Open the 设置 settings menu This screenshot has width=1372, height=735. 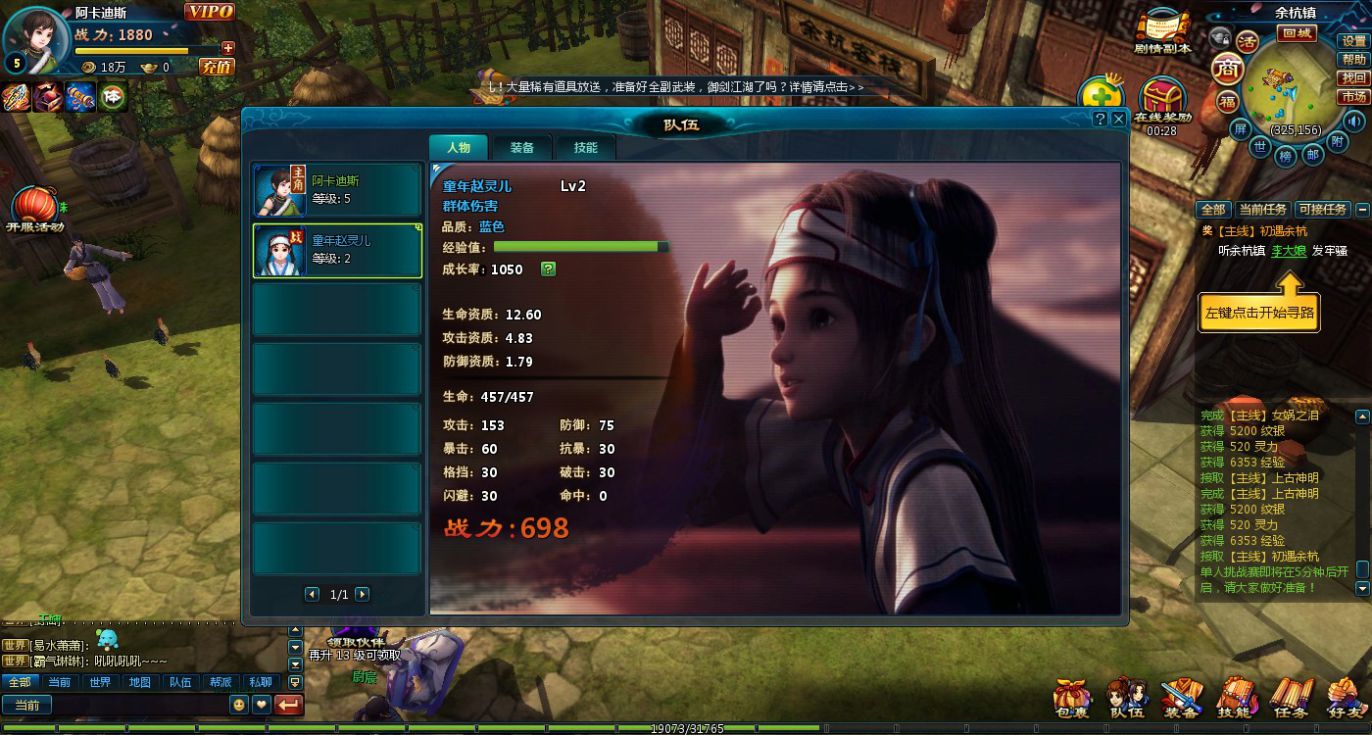click(x=1354, y=41)
